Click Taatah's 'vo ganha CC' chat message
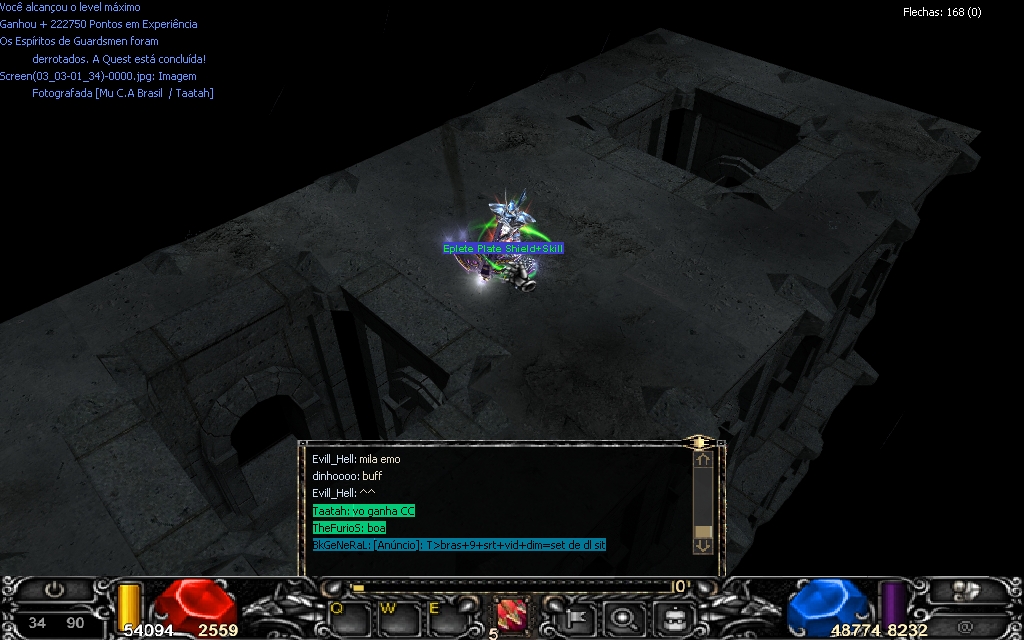 pyautogui.click(x=363, y=511)
